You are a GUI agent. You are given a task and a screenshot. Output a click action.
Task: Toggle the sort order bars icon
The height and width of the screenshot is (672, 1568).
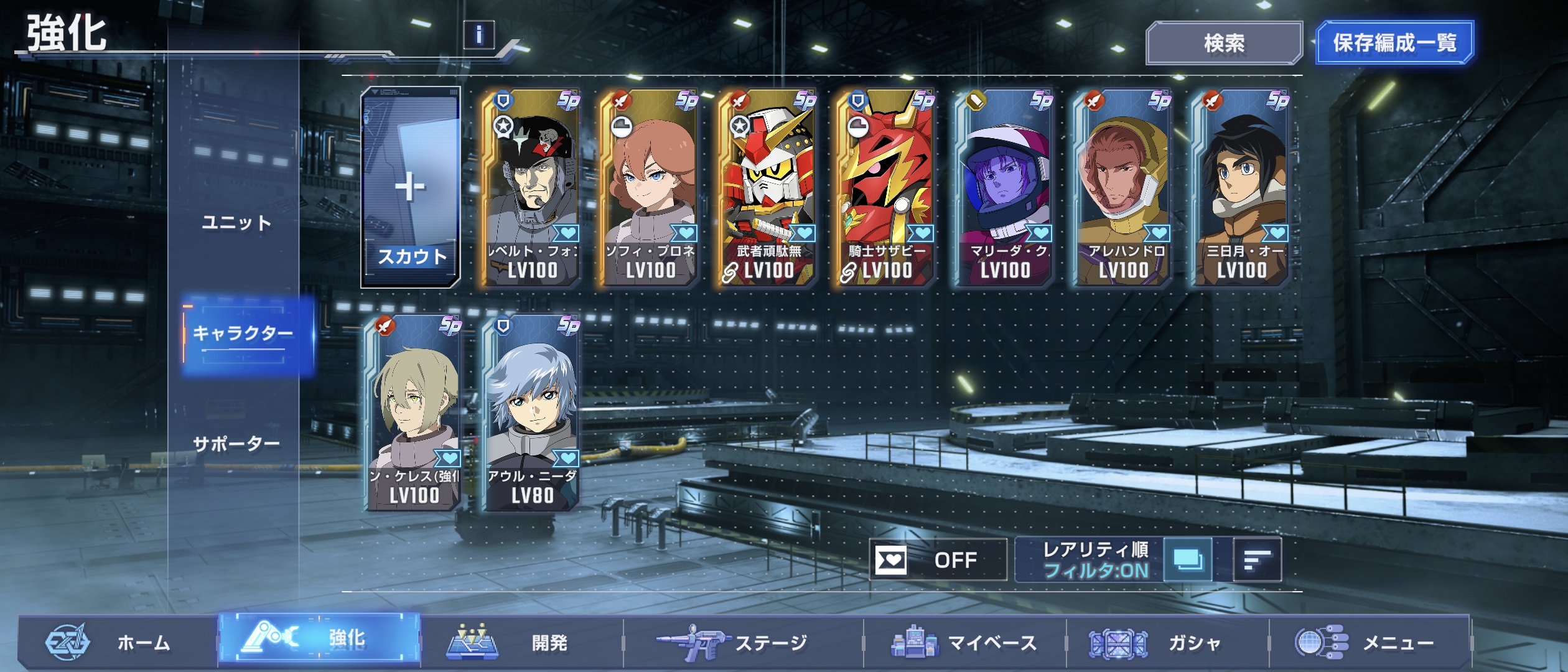click(x=1257, y=560)
